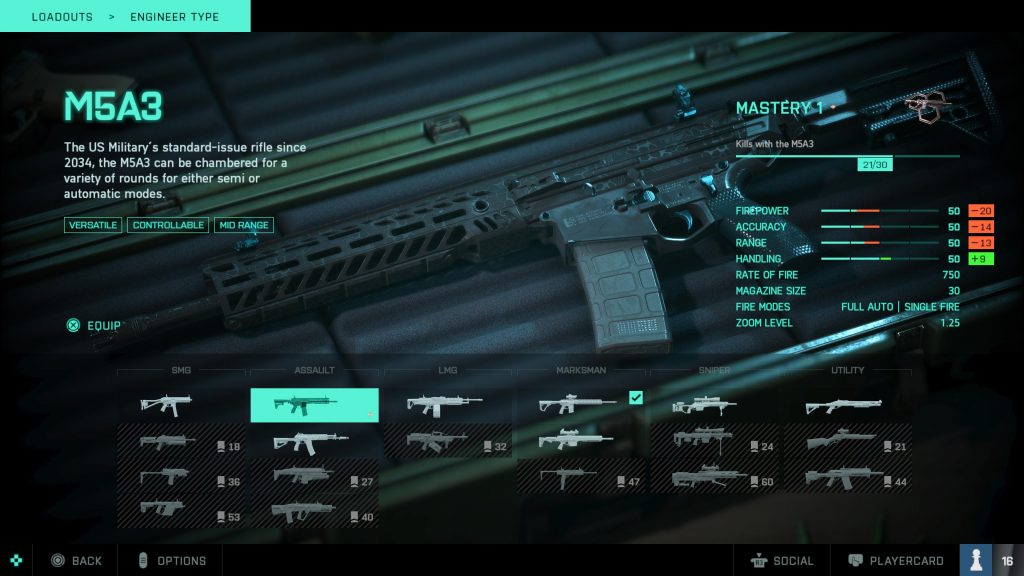Select the unlocked utility shotgun tile

point(847,405)
